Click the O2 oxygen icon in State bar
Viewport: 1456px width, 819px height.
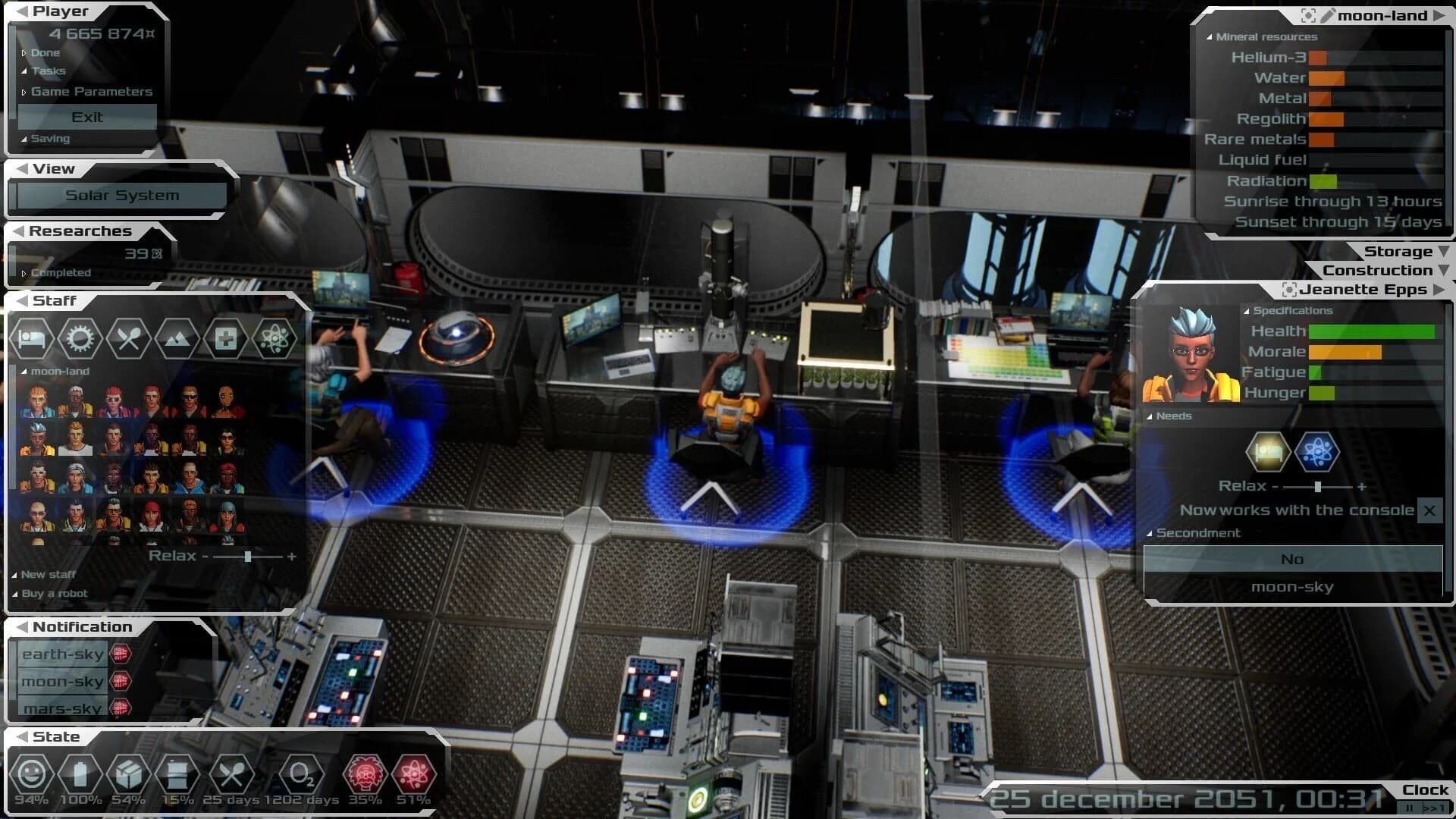point(303,775)
